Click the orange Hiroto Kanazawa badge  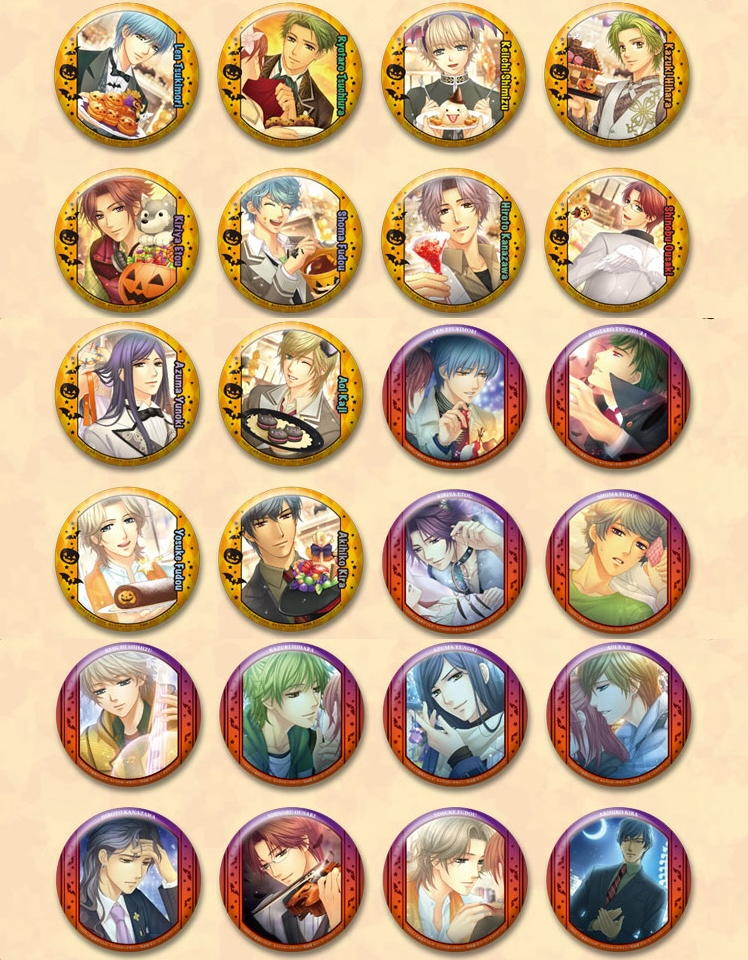[454, 240]
